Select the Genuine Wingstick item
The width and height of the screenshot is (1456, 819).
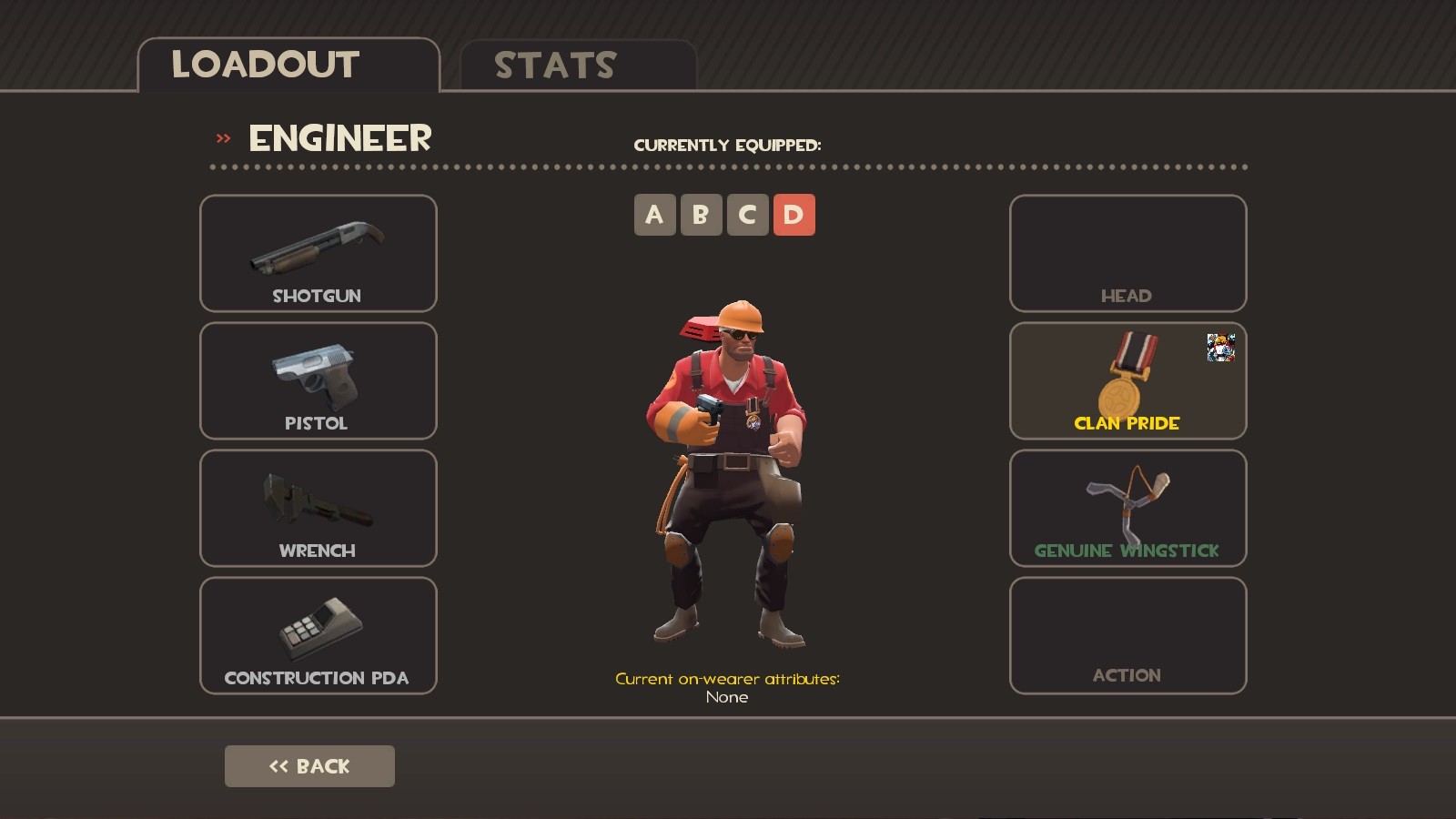[1127, 508]
